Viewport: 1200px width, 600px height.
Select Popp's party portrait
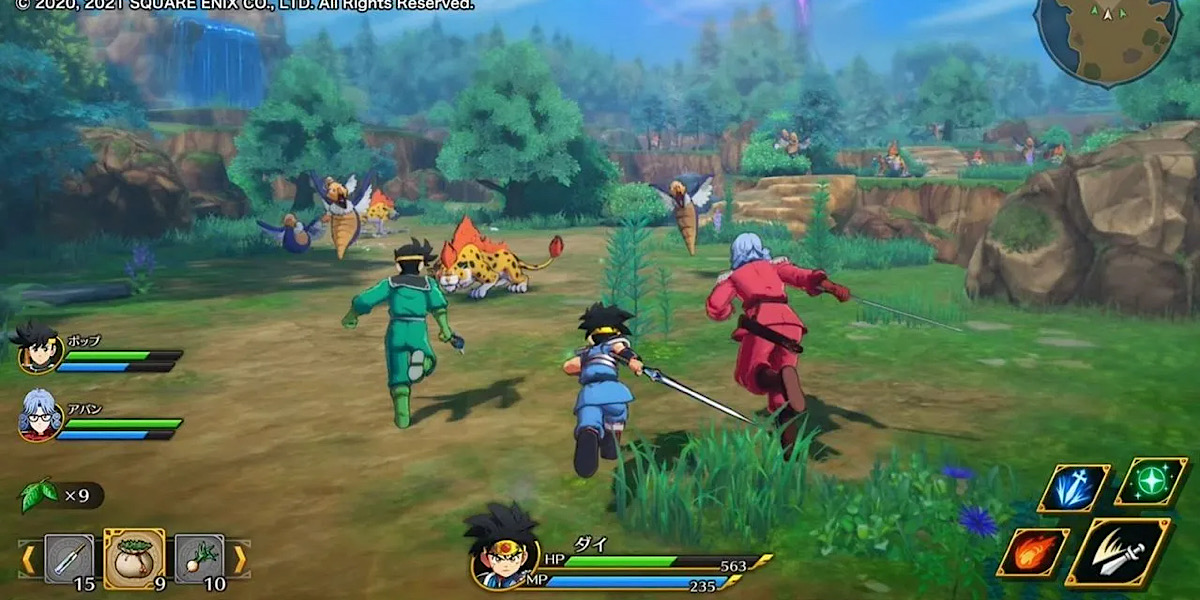pos(40,349)
